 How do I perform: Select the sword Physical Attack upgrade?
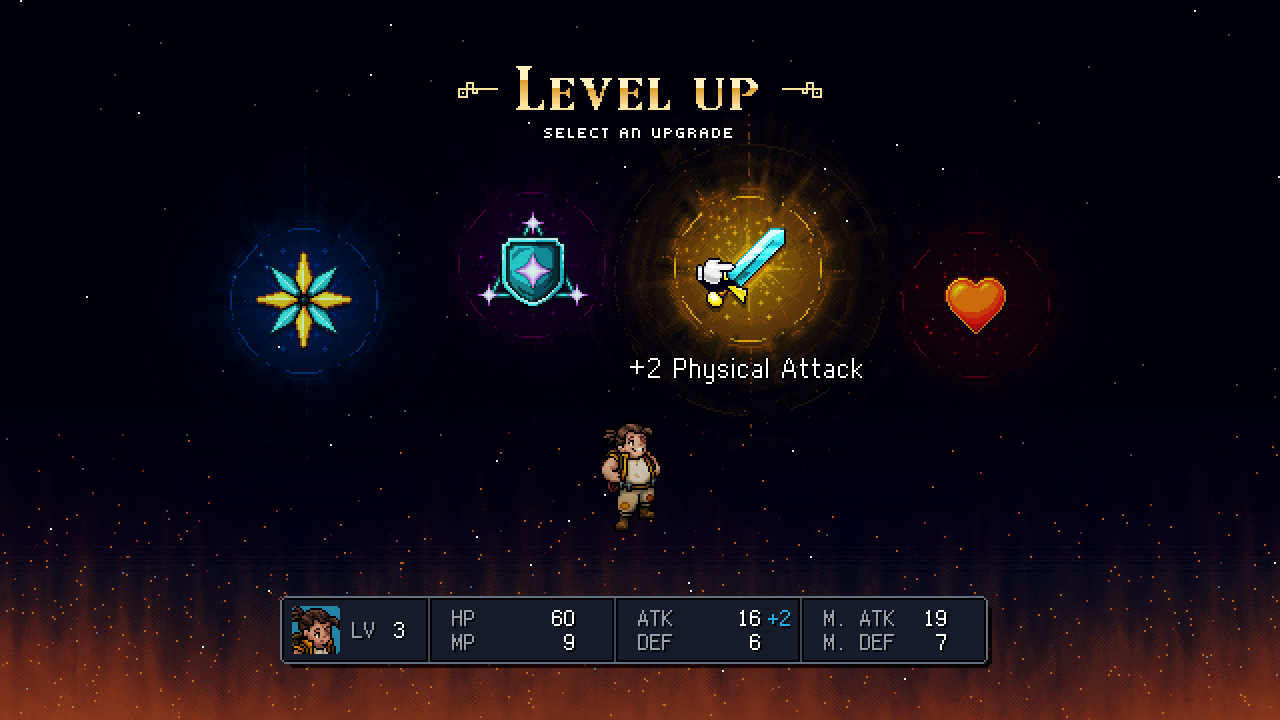pos(745,270)
